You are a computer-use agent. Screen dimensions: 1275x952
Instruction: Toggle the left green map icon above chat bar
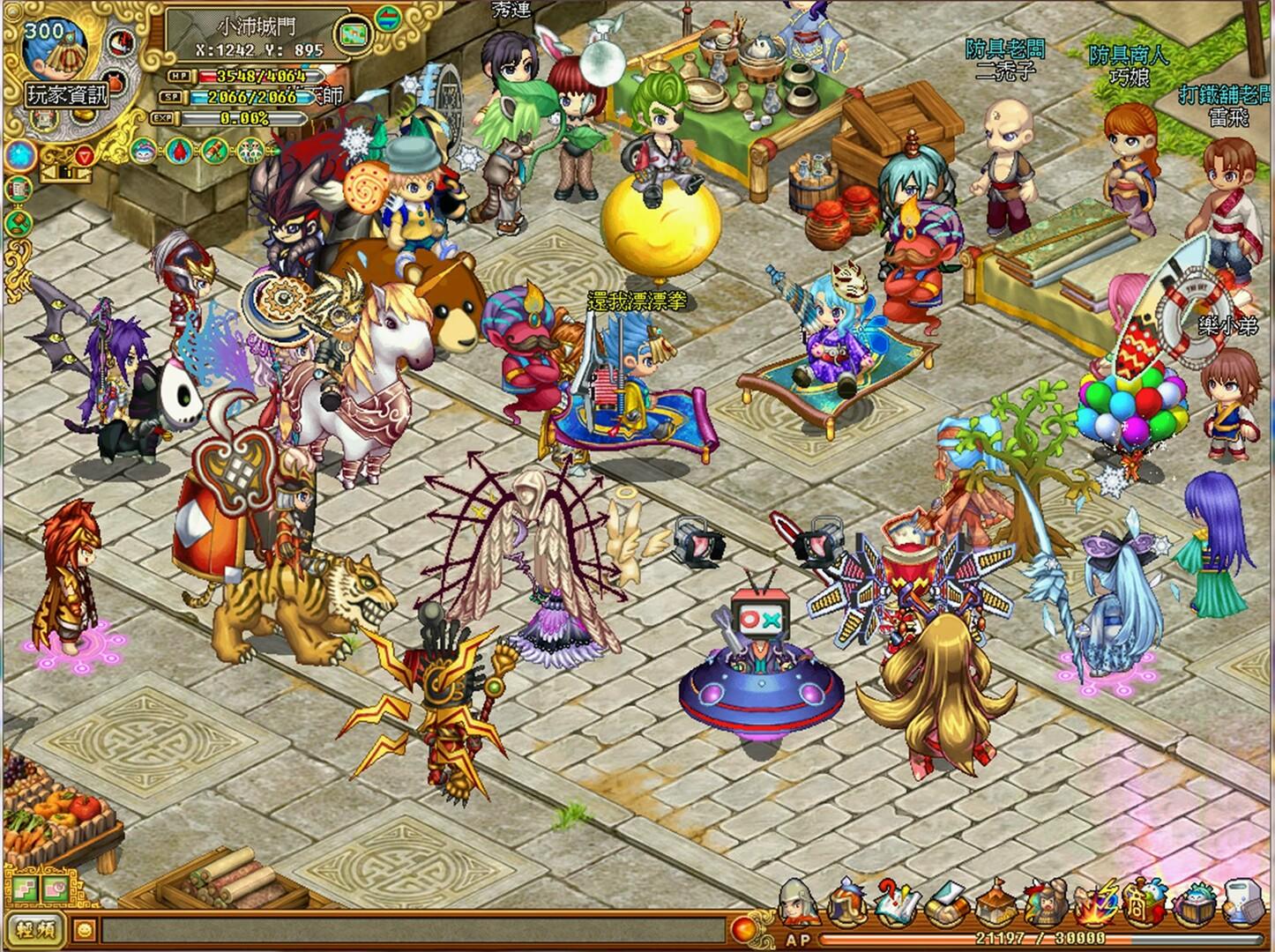[x=26, y=889]
